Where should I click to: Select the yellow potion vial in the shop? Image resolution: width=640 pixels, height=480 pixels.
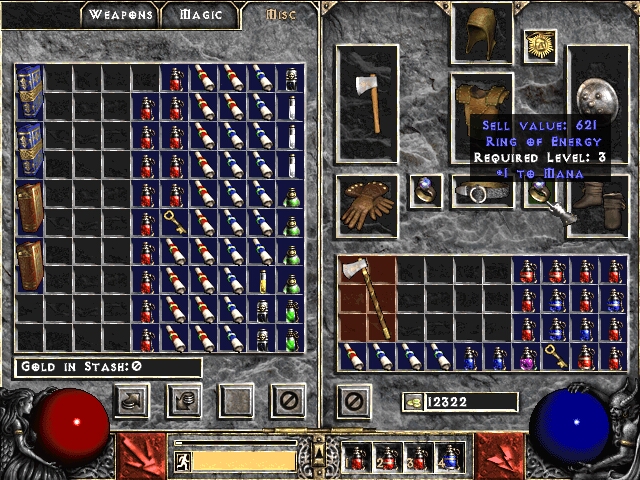click(x=263, y=281)
